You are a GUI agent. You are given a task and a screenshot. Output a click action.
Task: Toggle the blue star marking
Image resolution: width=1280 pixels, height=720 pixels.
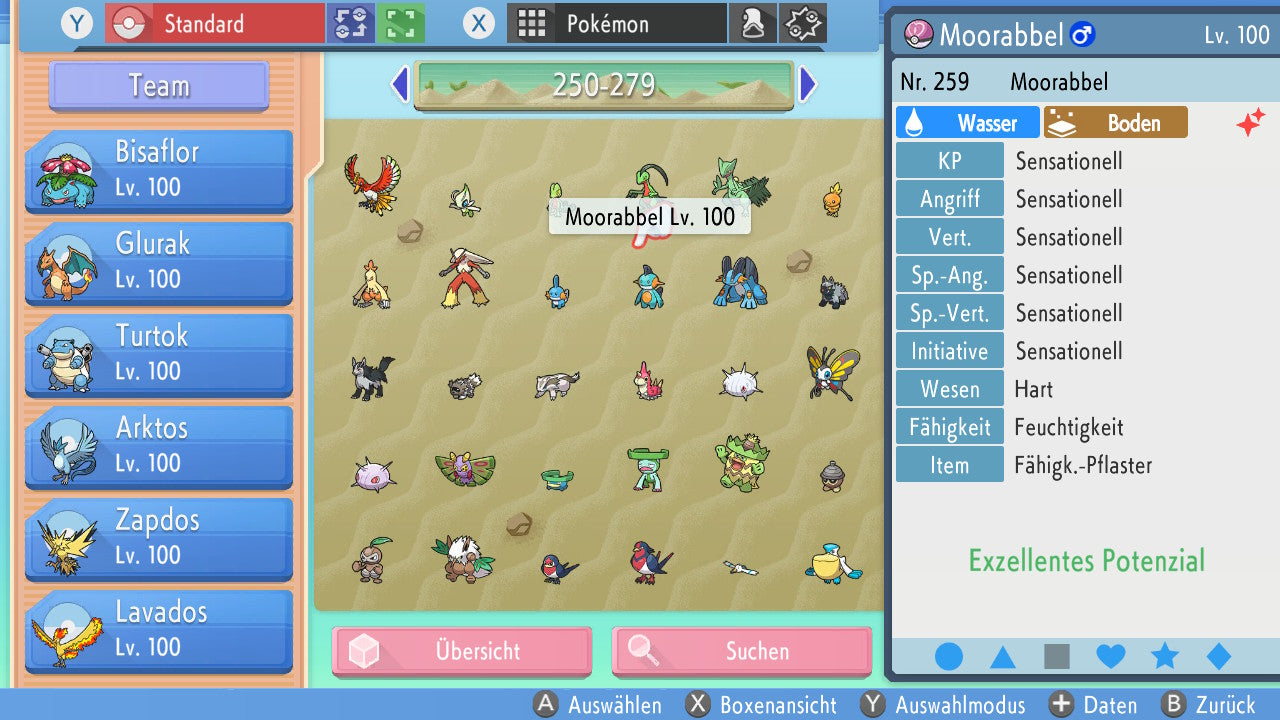click(x=1165, y=656)
